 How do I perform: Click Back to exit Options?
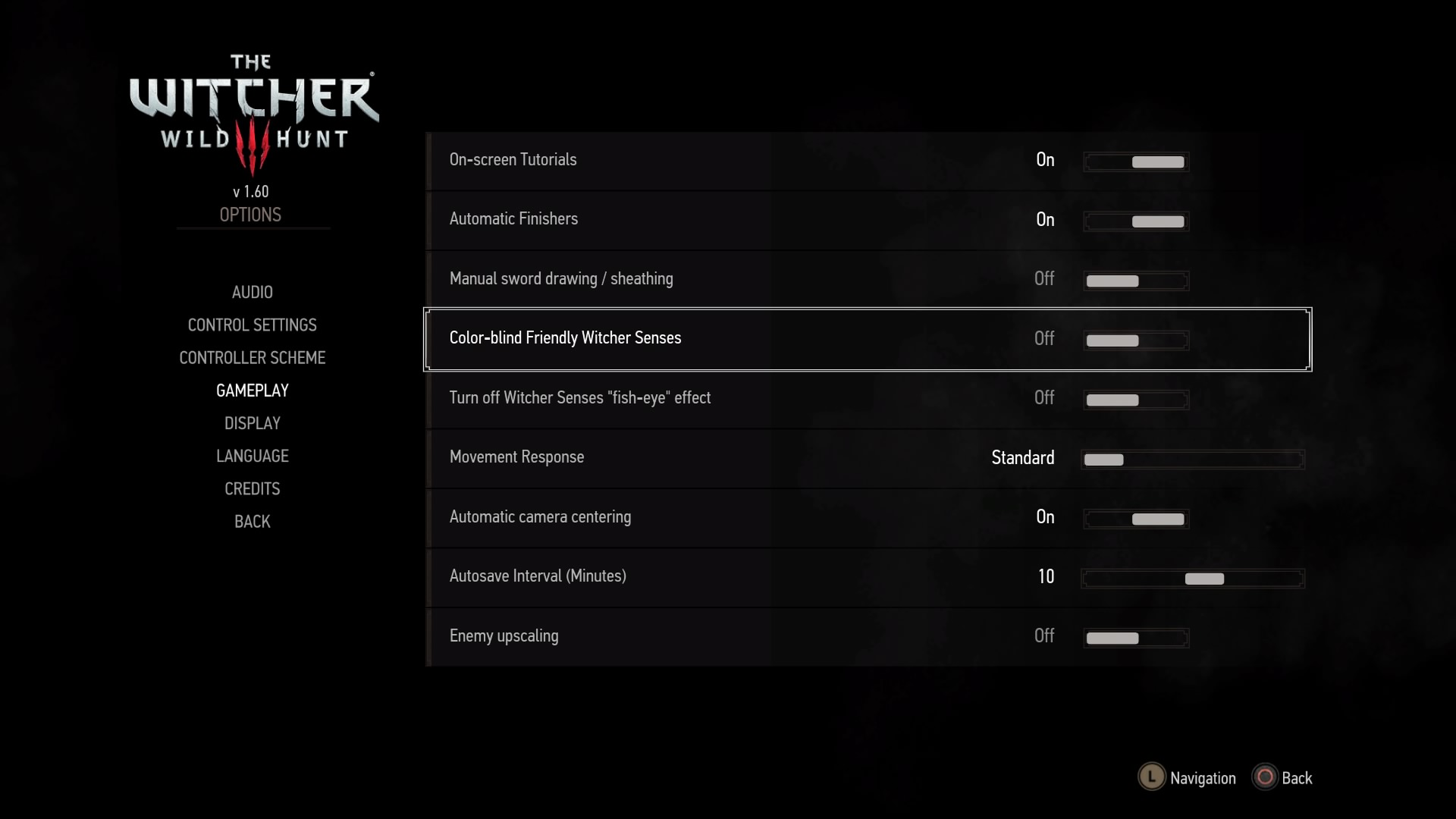click(x=252, y=522)
